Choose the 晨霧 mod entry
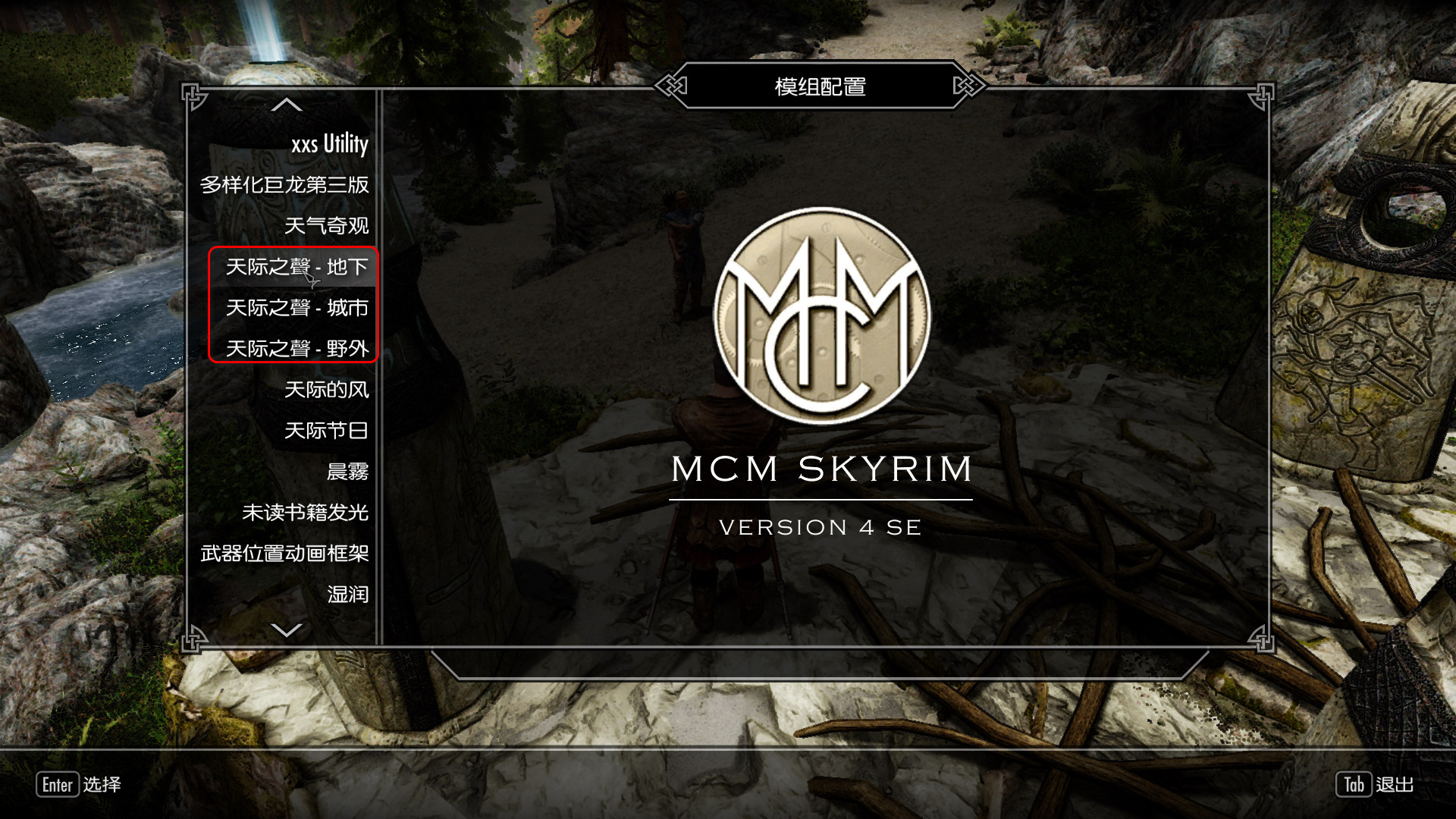 [347, 472]
